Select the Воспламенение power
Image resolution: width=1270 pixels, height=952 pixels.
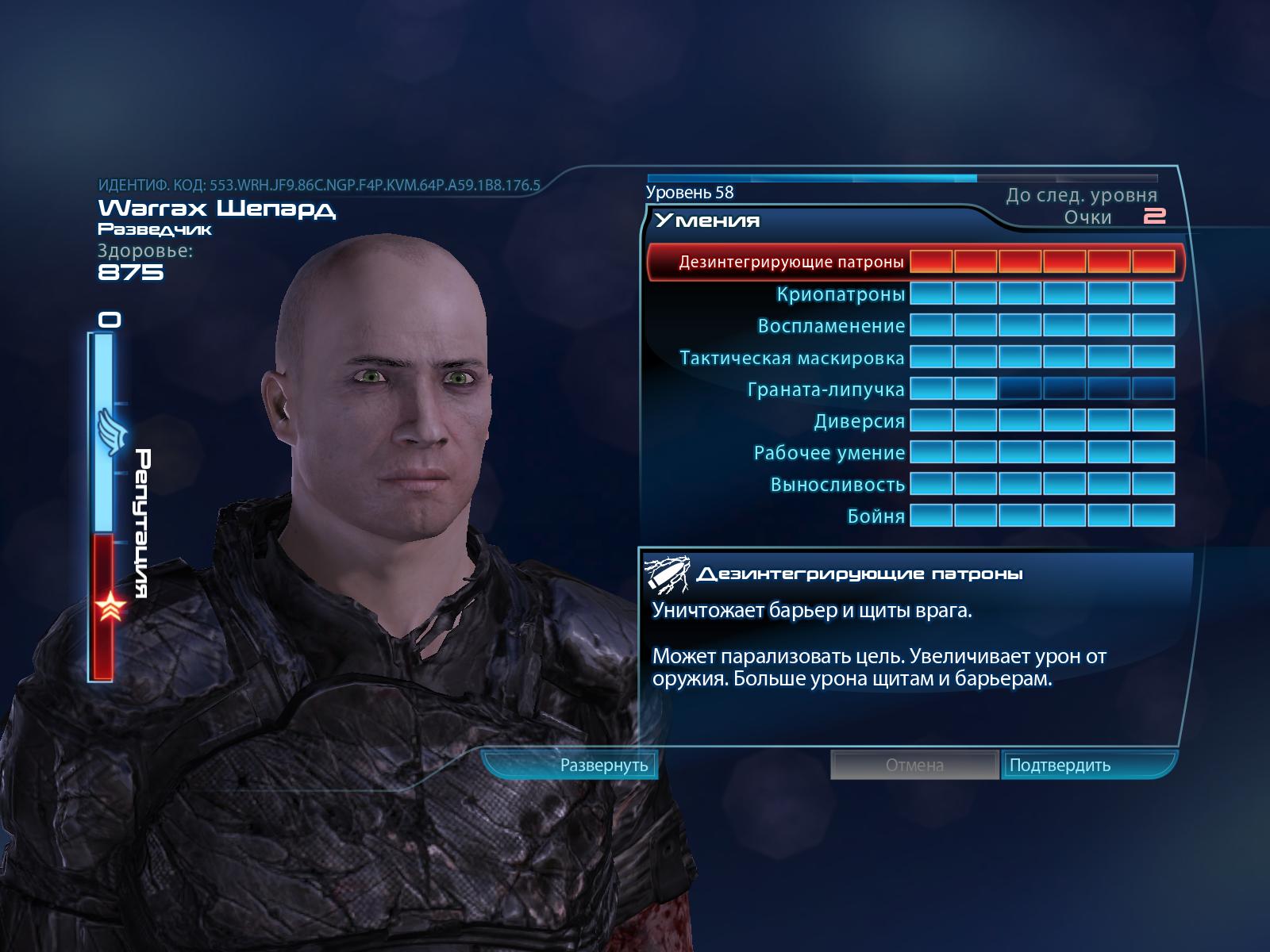pos(831,326)
